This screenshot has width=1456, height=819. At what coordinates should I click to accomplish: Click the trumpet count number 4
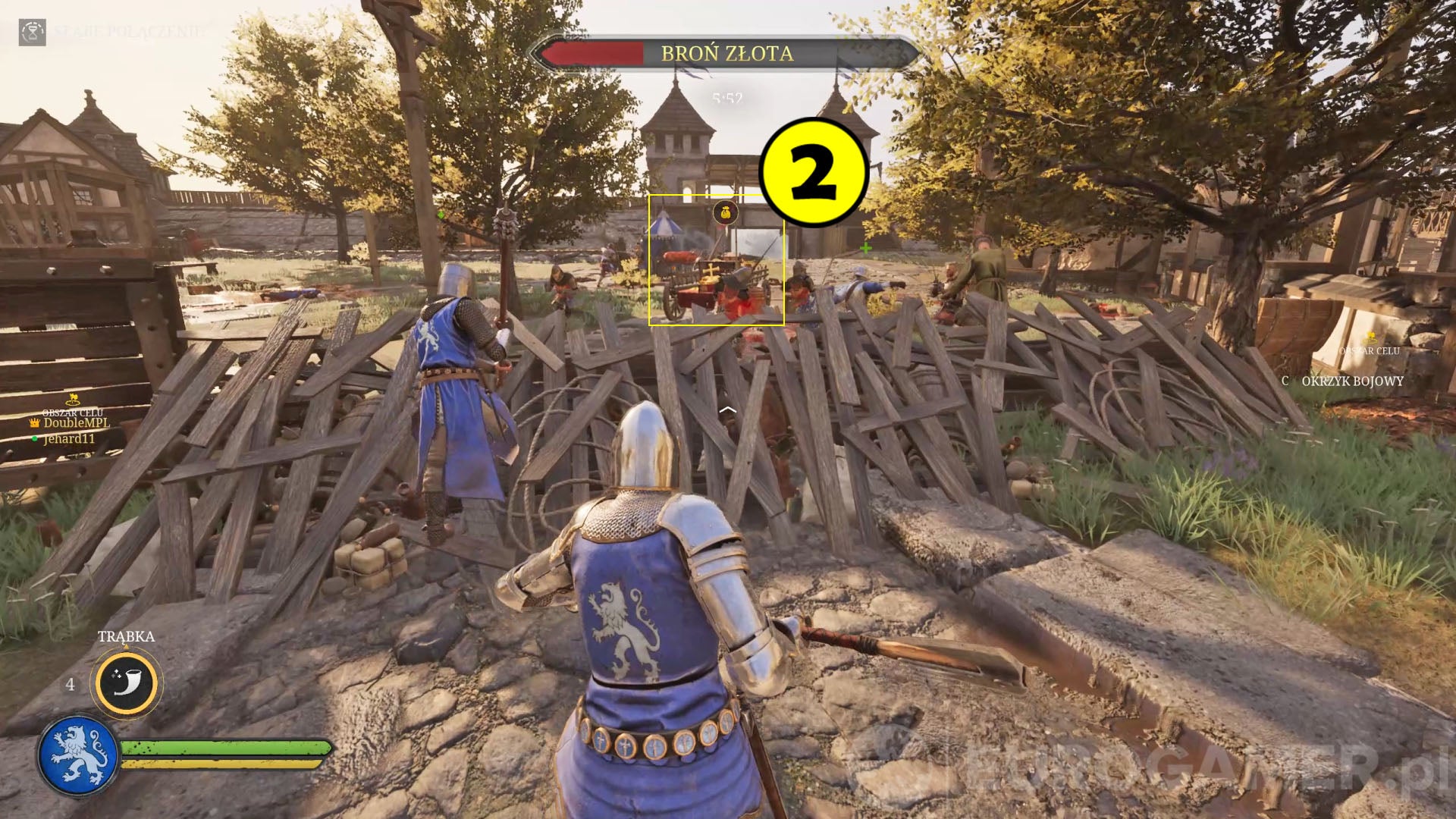[x=71, y=684]
